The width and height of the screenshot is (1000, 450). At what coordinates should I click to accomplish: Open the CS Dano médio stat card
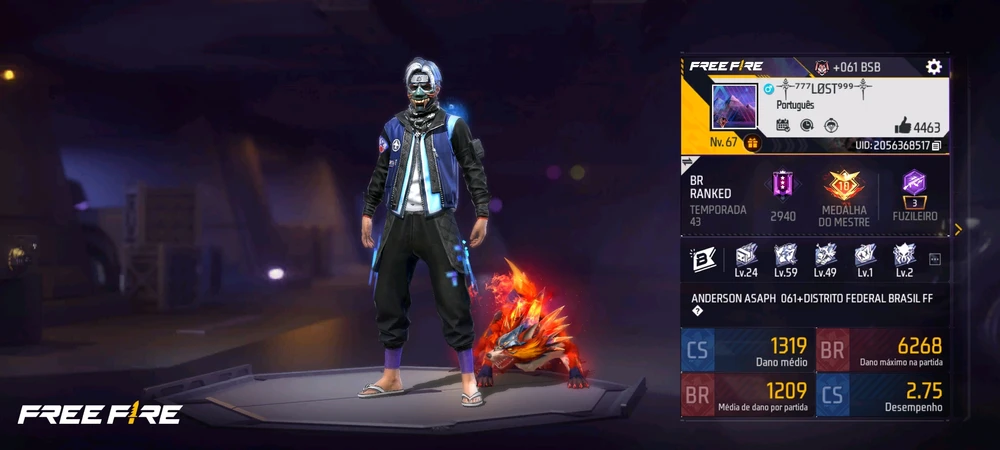tap(748, 349)
